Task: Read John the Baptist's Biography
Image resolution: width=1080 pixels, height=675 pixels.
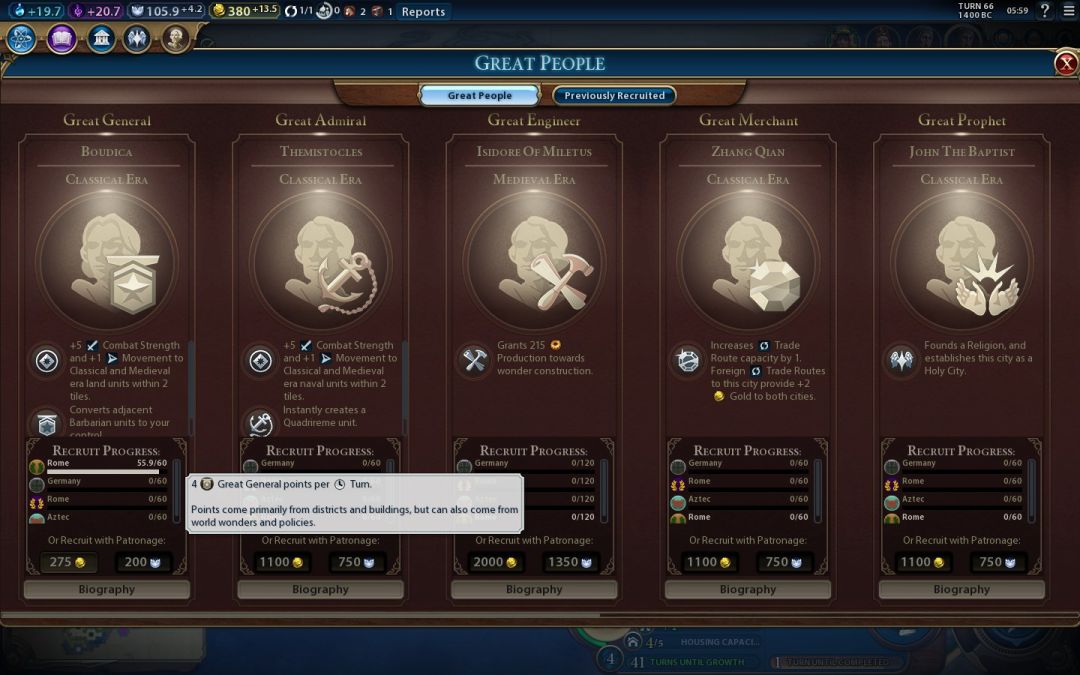Action: coord(961,590)
